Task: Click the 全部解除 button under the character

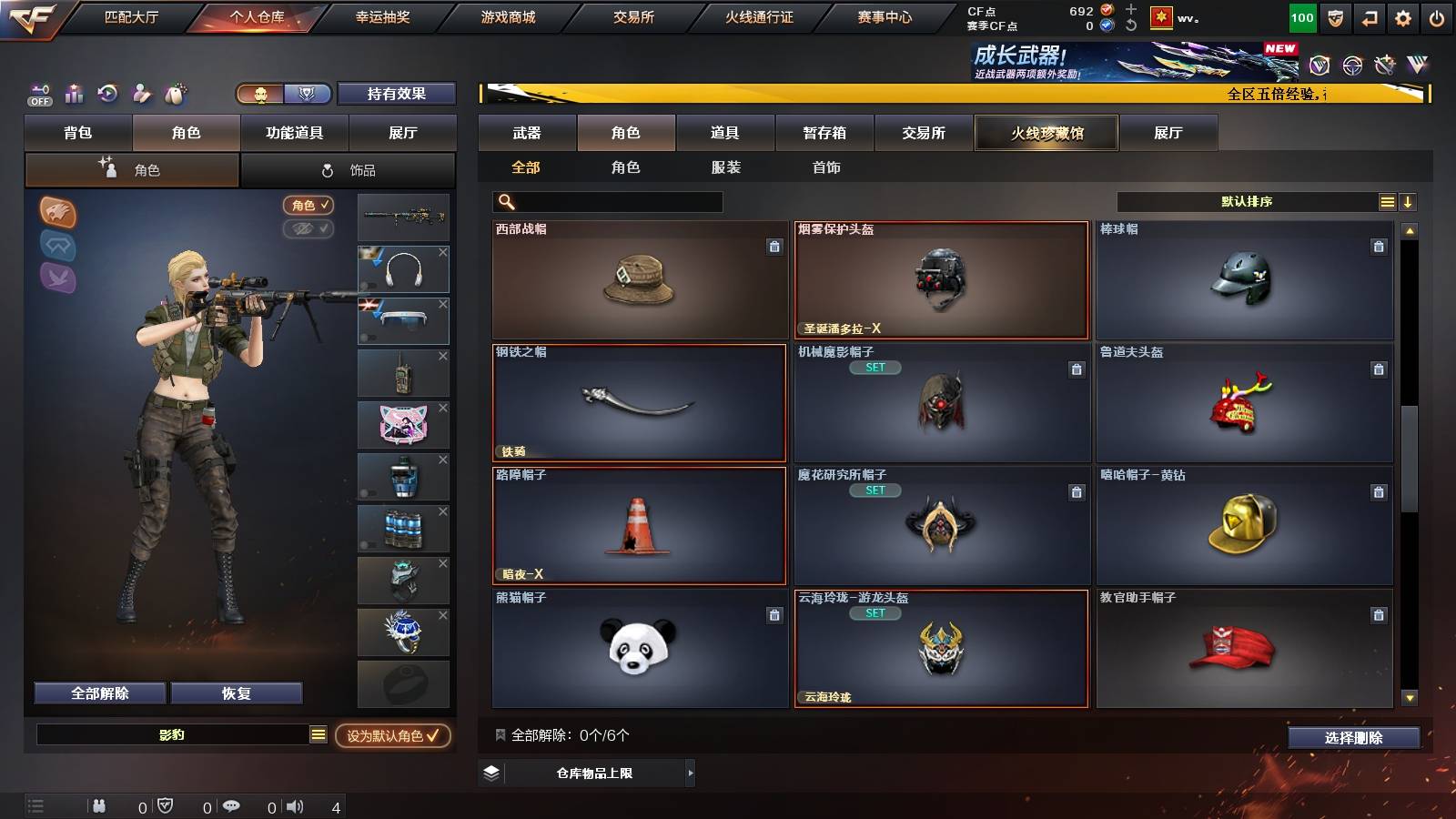Action: tap(98, 693)
